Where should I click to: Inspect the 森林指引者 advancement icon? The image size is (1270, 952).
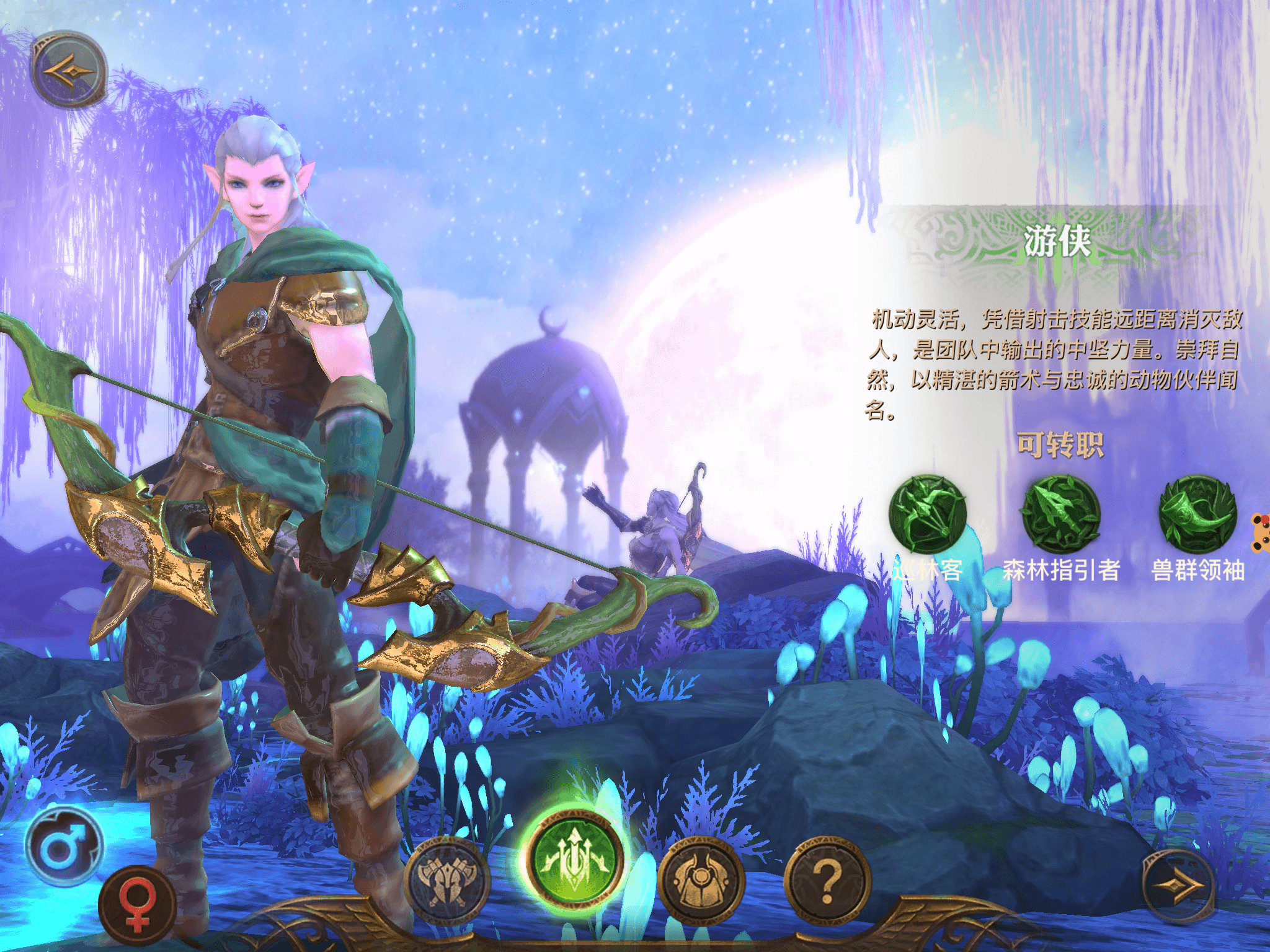tap(1061, 514)
